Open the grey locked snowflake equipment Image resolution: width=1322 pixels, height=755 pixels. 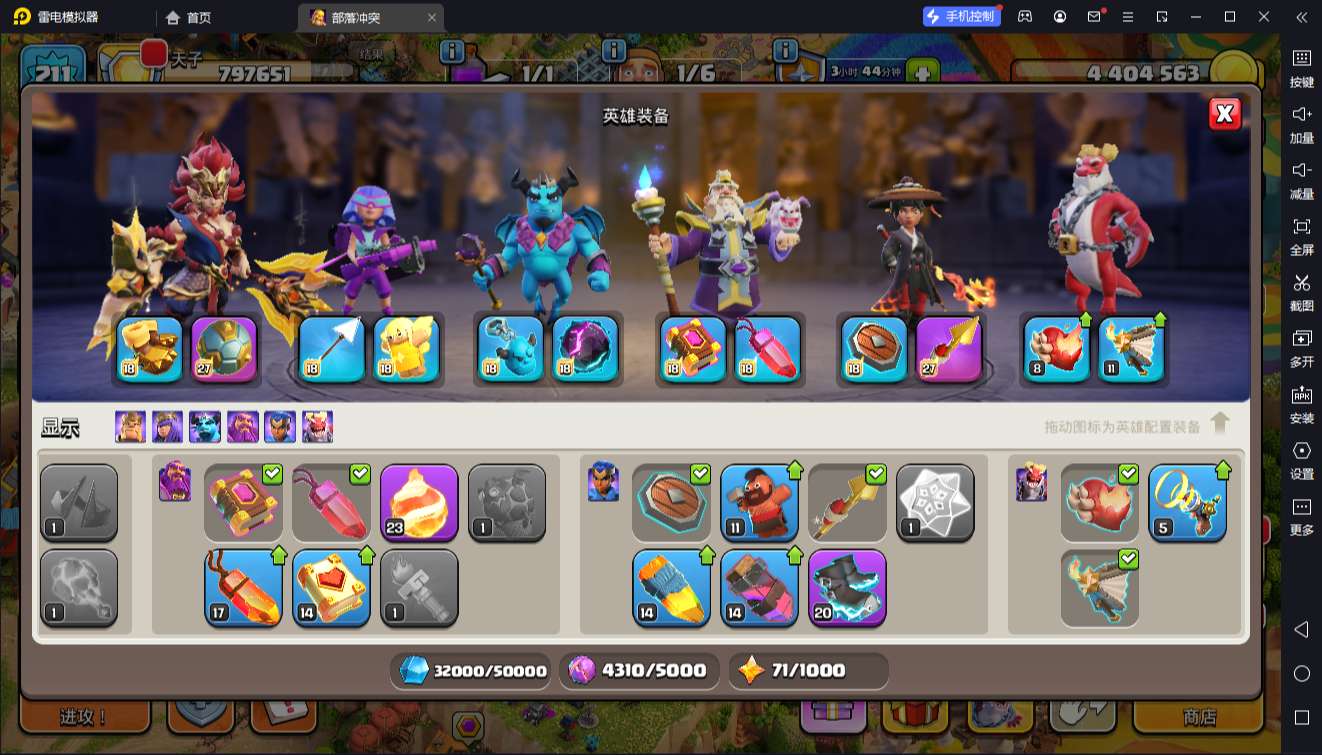935,502
